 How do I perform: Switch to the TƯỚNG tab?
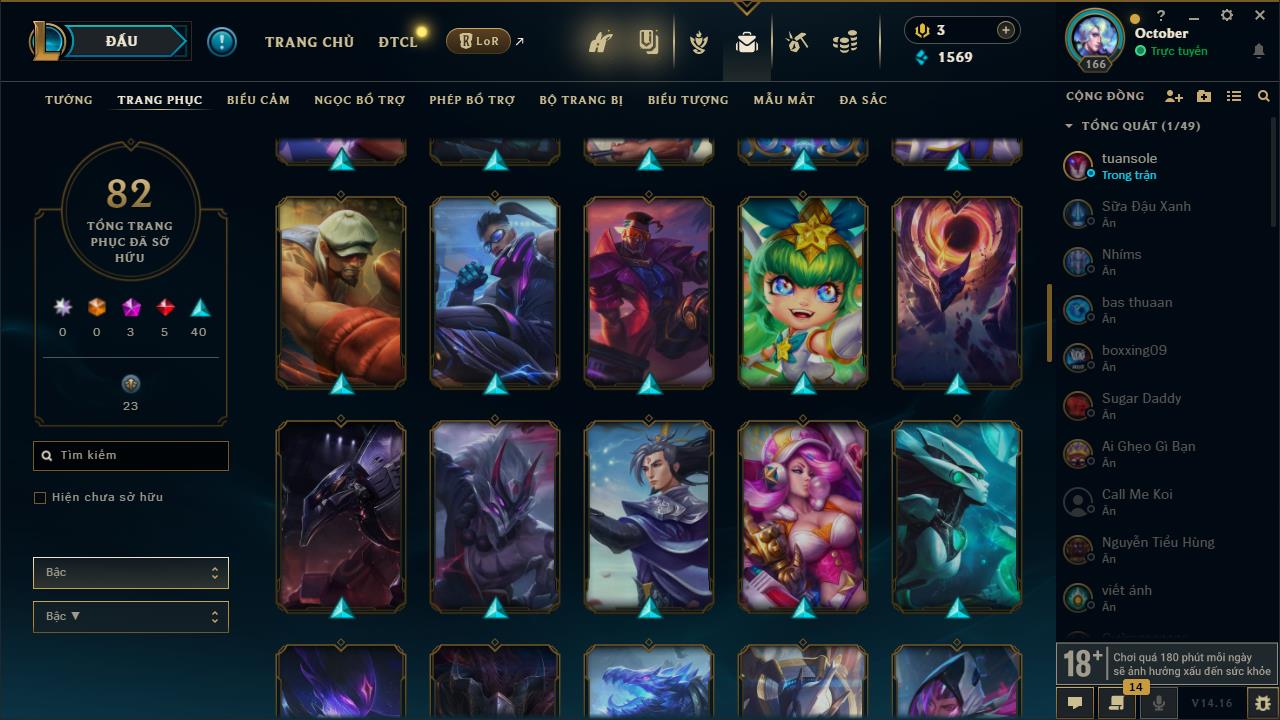(69, 100)
